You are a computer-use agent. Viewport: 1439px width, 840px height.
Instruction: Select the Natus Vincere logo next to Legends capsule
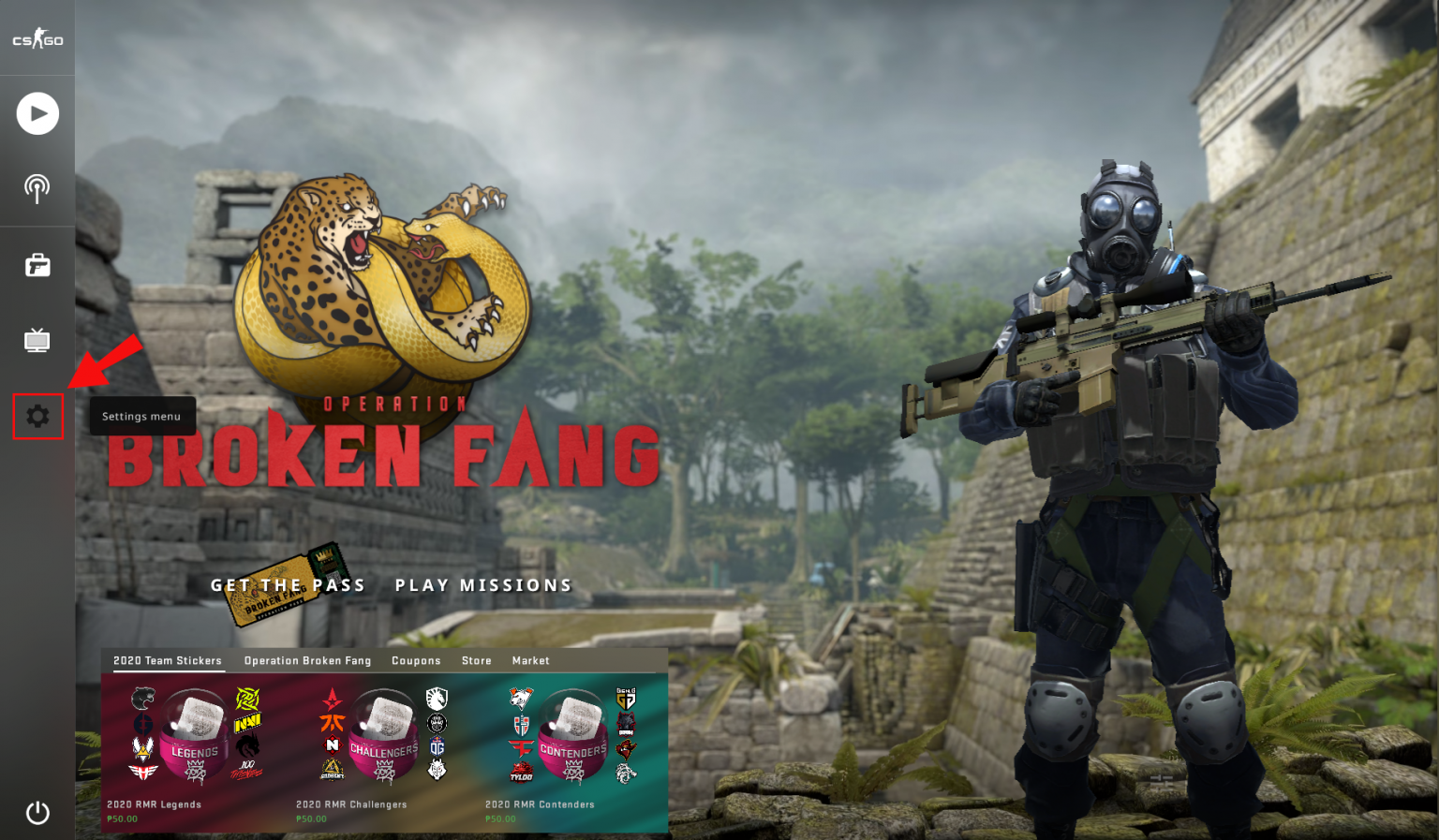pyautogui.click(x=246, y=724)
